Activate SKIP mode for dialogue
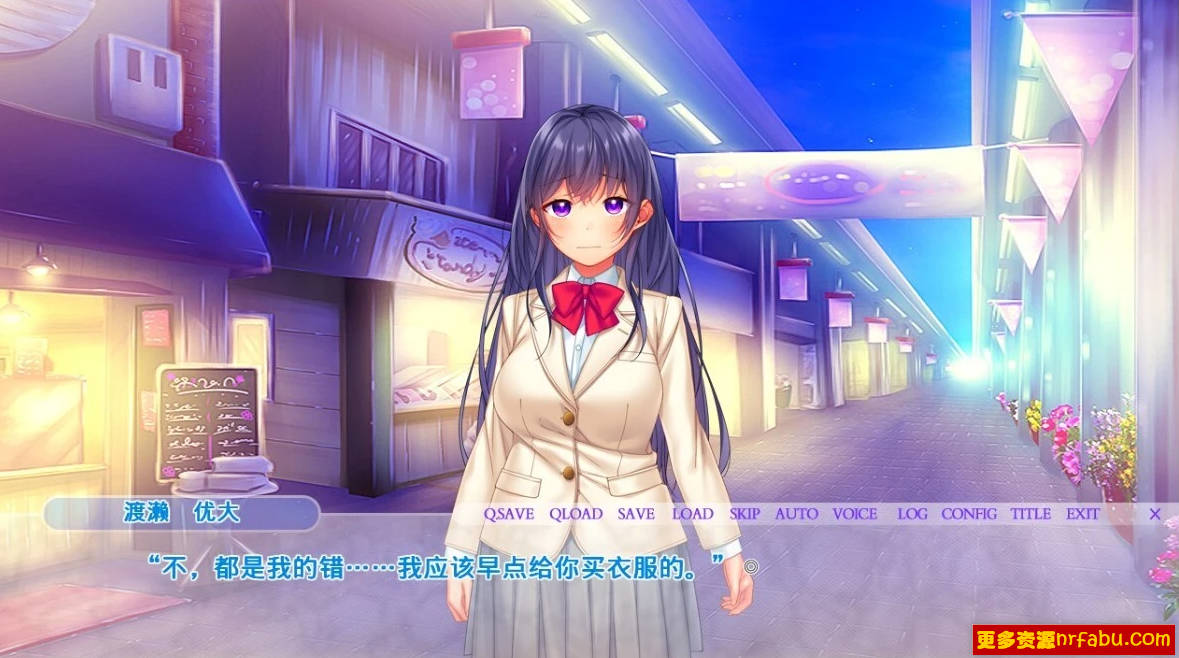1179x658 pixels. [x=745, y=514]
